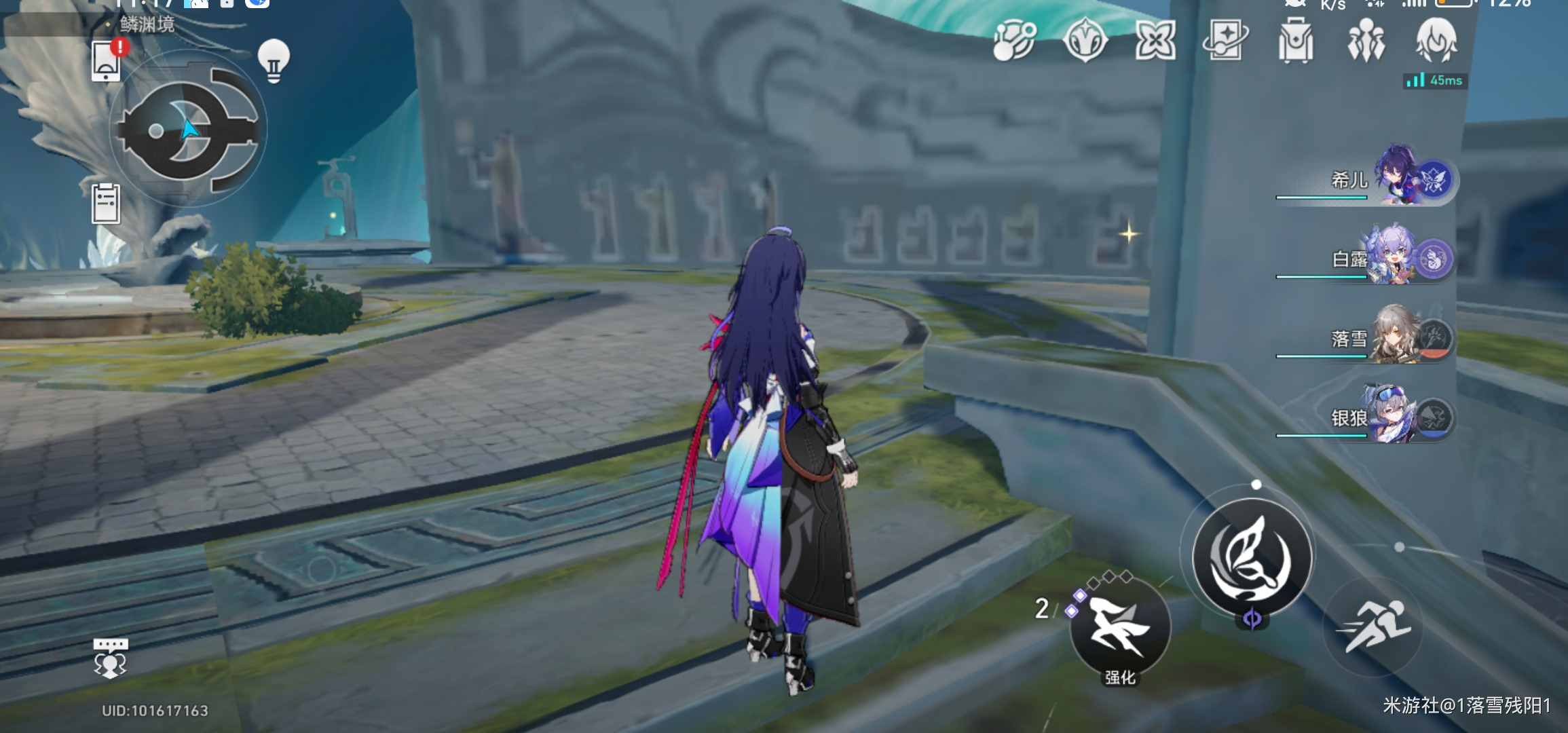Open the backpack inventory icon
Viewport: 1568px width, 733px height.
(1295, 41)
